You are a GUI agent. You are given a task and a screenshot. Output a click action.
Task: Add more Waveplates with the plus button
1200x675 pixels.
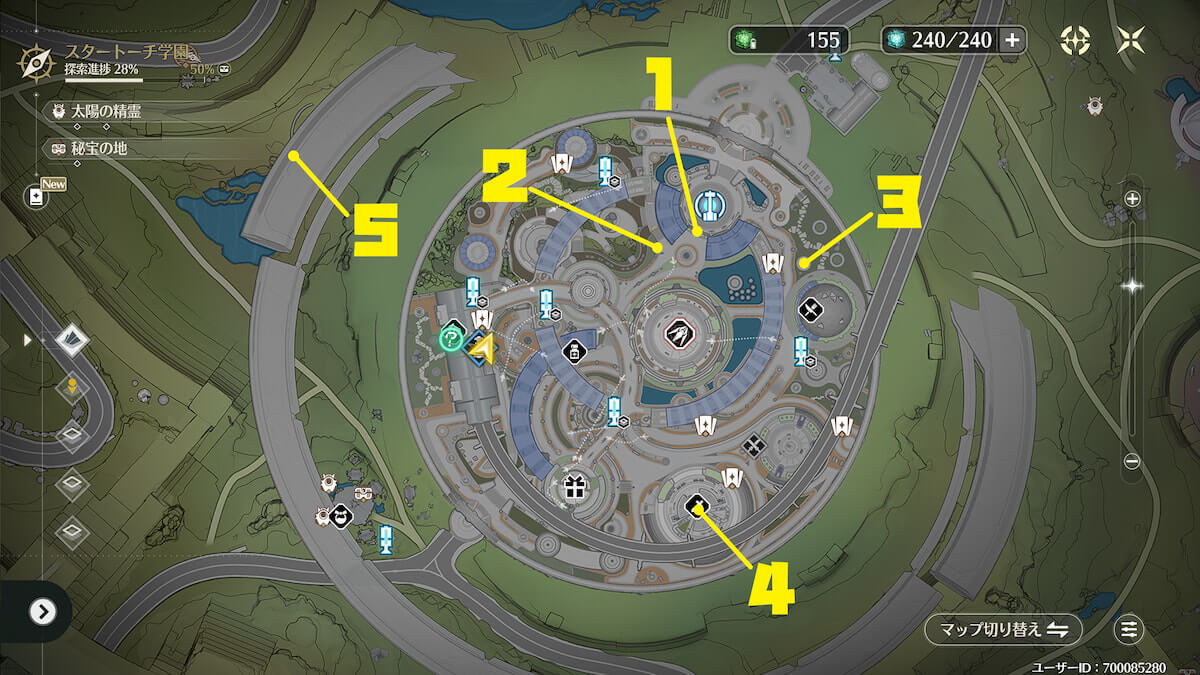pyautogui.click(x=1012, y=40)
